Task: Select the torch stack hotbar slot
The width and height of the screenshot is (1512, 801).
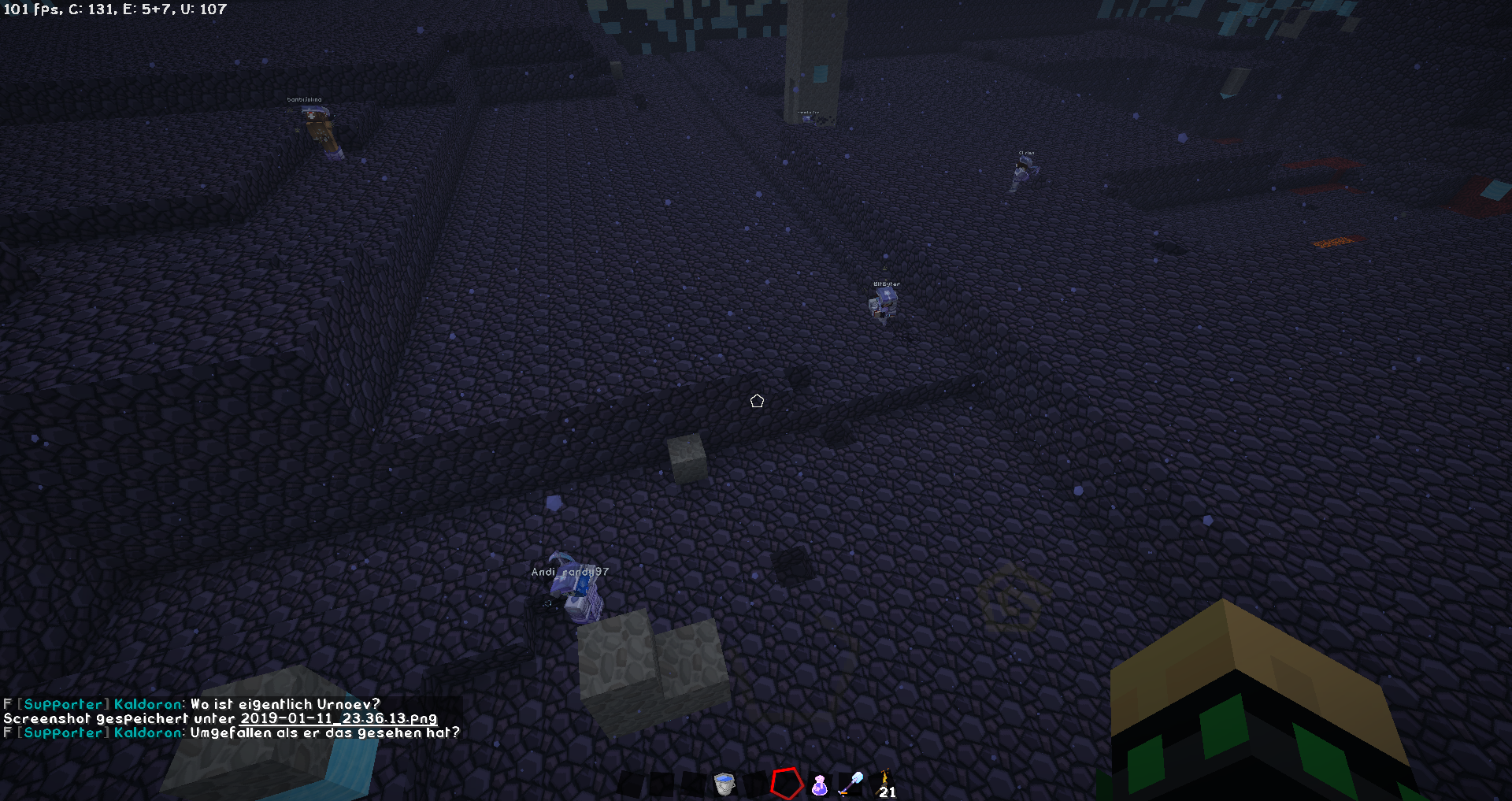Action: [885, 784]
